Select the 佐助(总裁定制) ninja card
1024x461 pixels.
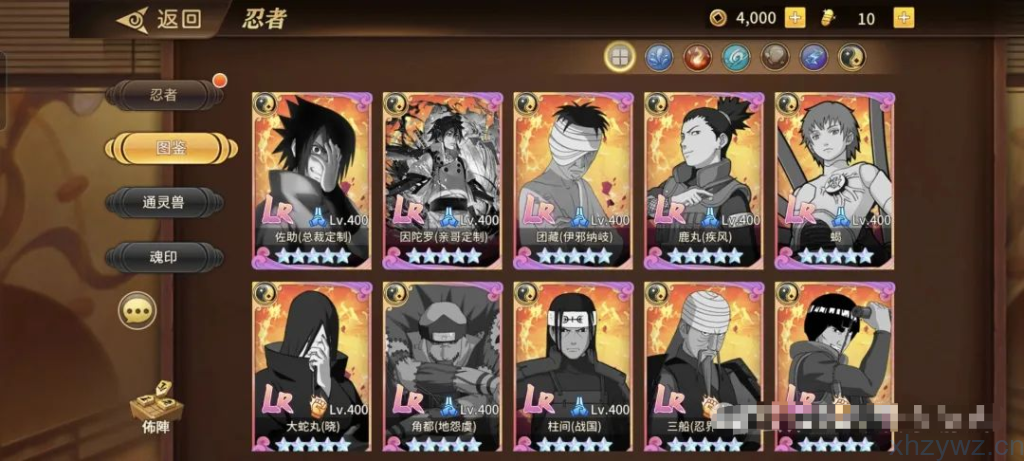pos(311,179)
